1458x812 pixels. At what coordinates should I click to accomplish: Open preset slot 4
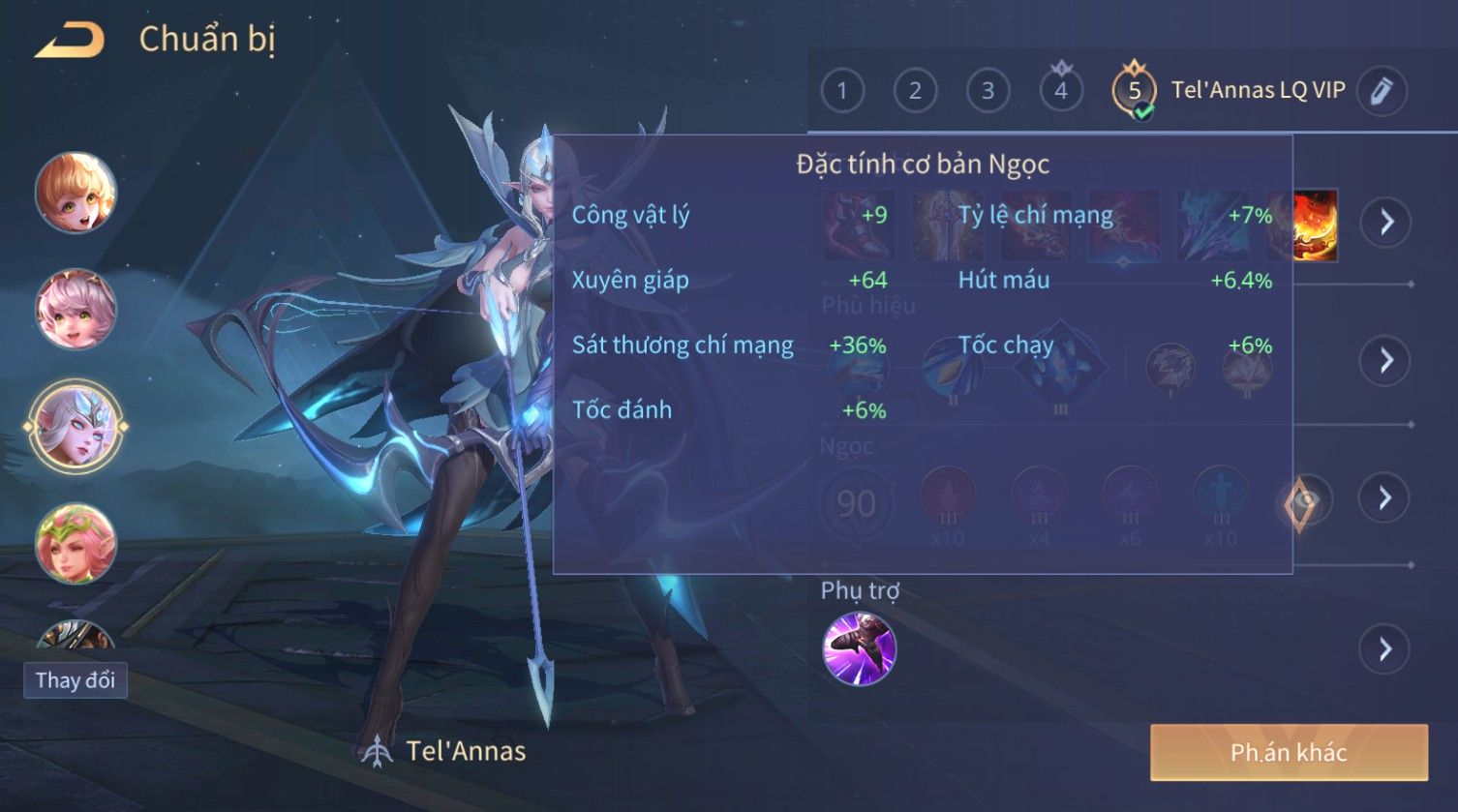(1061, 91)
